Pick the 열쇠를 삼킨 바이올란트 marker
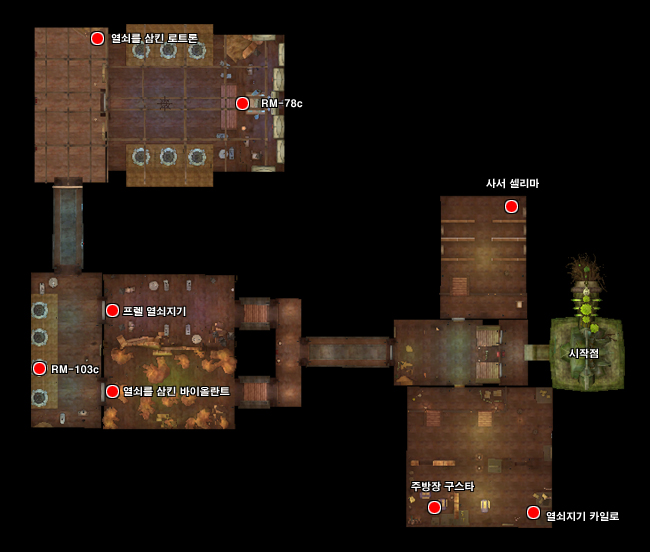 112,391
